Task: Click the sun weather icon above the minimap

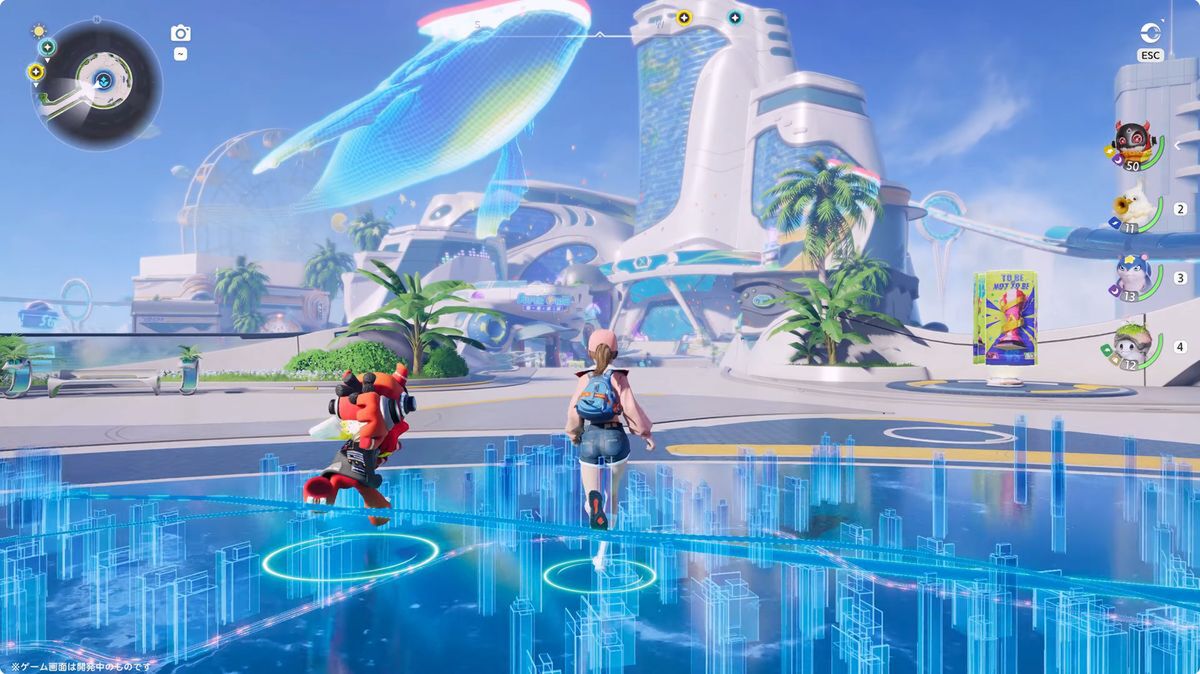Action: 39,30
